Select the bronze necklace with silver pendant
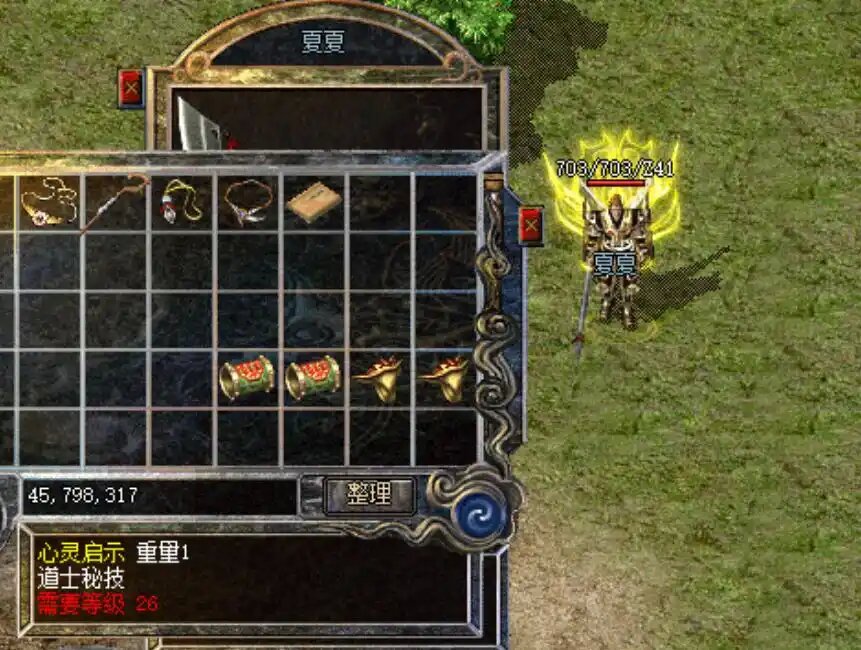The image size is (861, 650). (x=248, y=201)
